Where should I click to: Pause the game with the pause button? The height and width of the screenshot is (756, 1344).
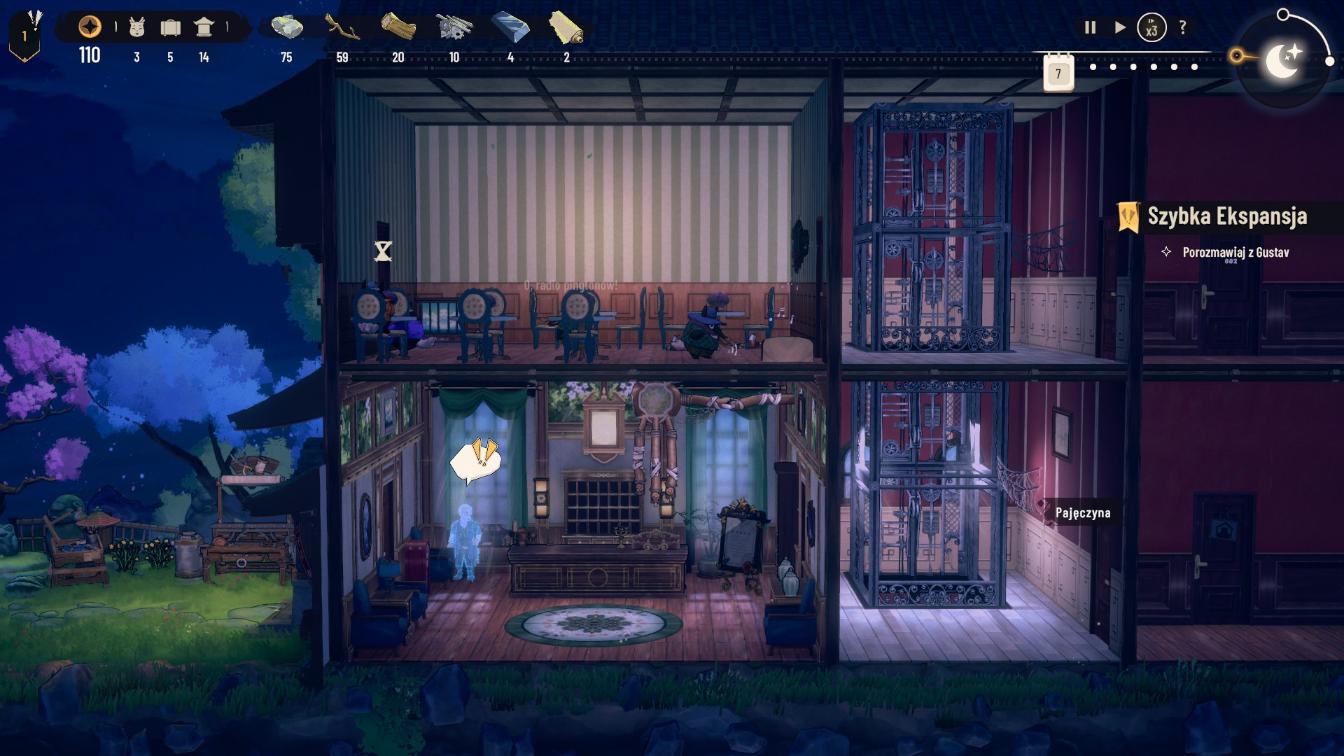pyautogui.click(x=1090, y=28)
